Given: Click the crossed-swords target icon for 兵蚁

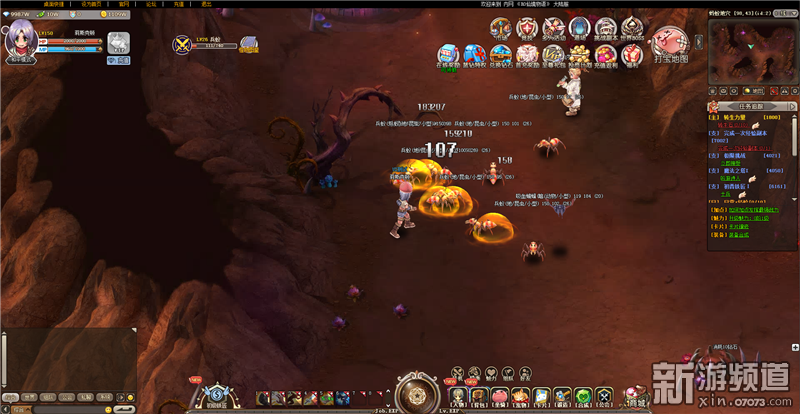Looking at the screenshot, I should [x=183, y=43].
